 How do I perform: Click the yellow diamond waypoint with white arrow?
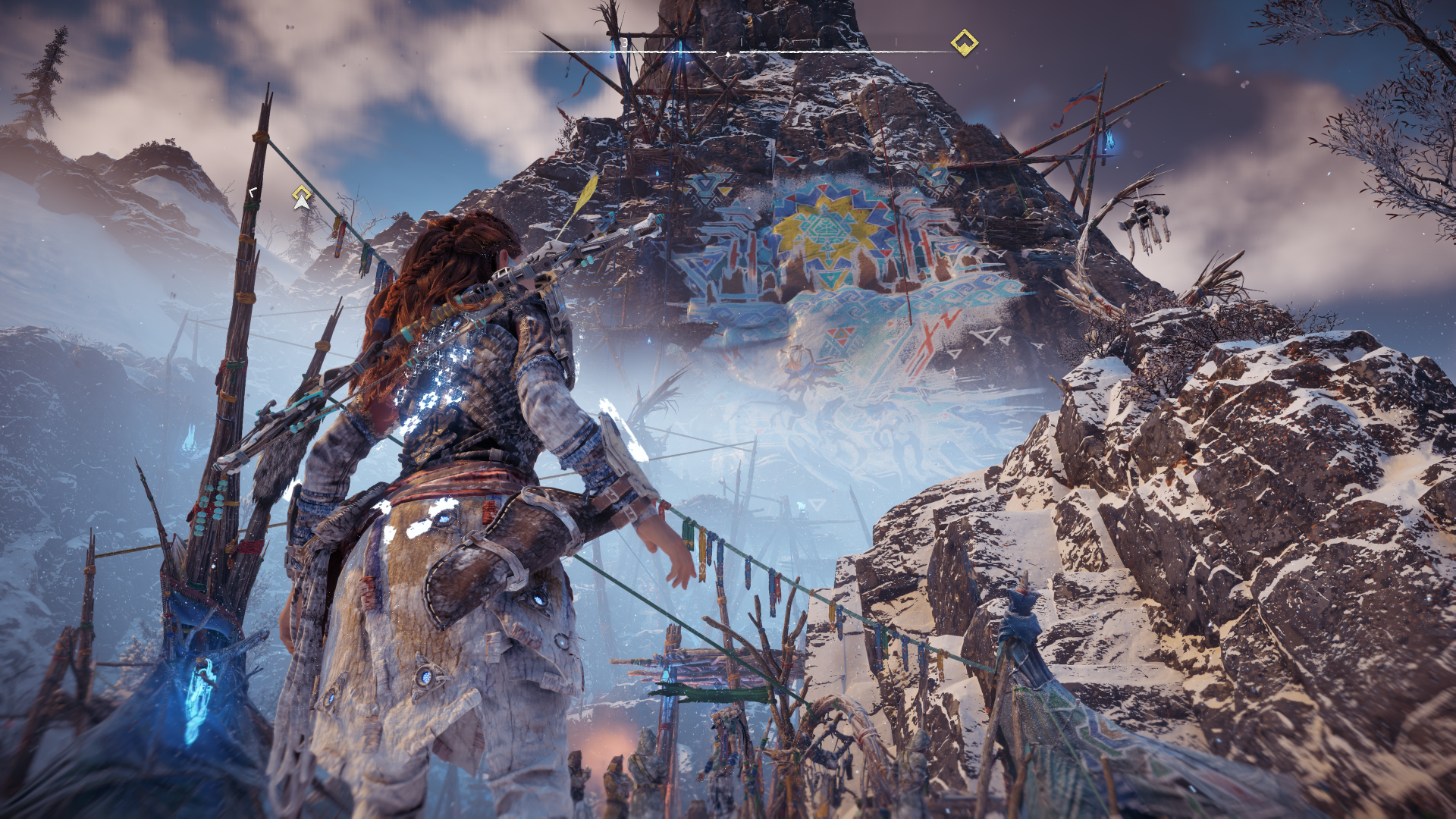[302, 197]
